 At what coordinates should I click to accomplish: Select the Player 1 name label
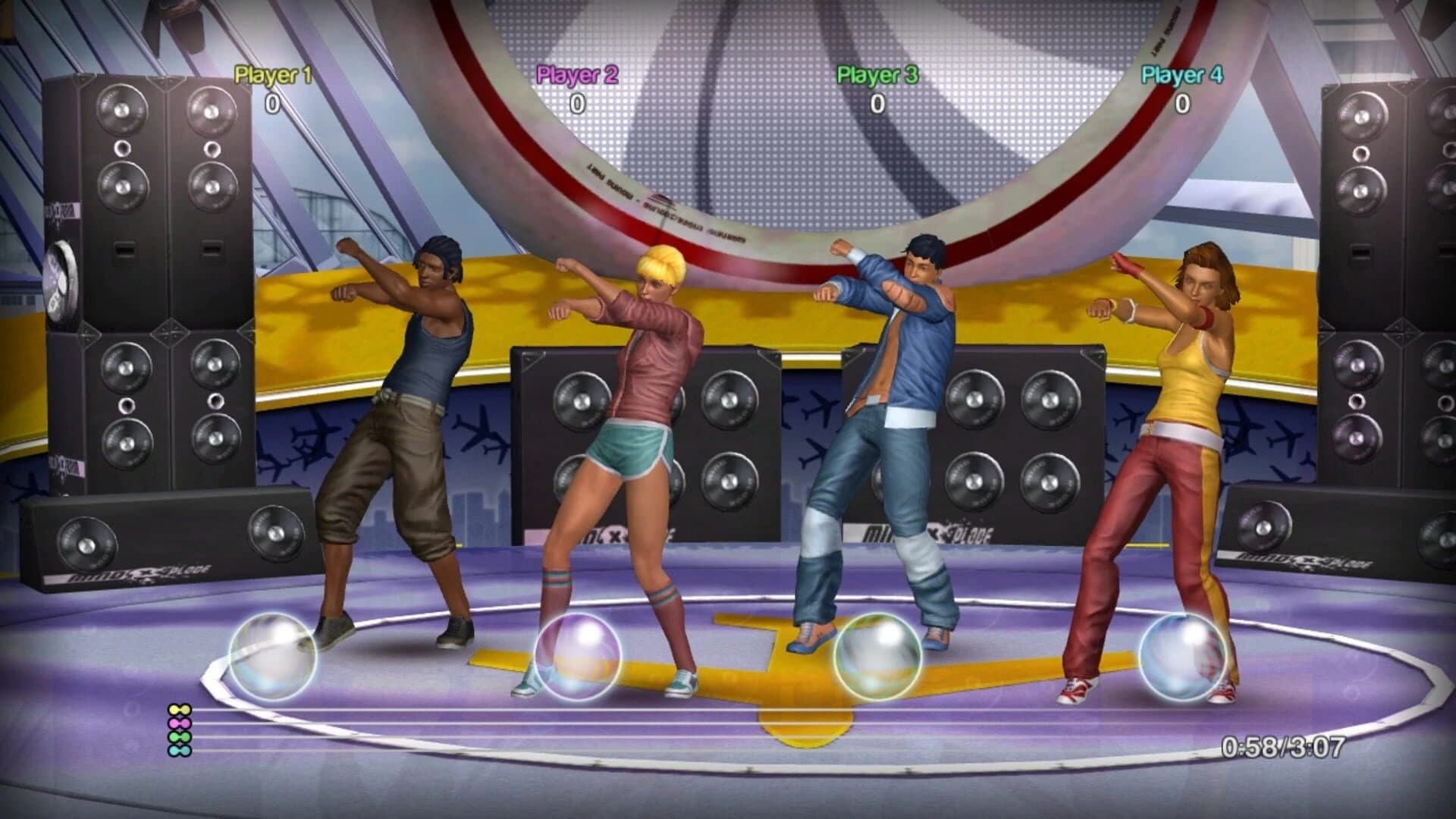click(x=271, y=76)
